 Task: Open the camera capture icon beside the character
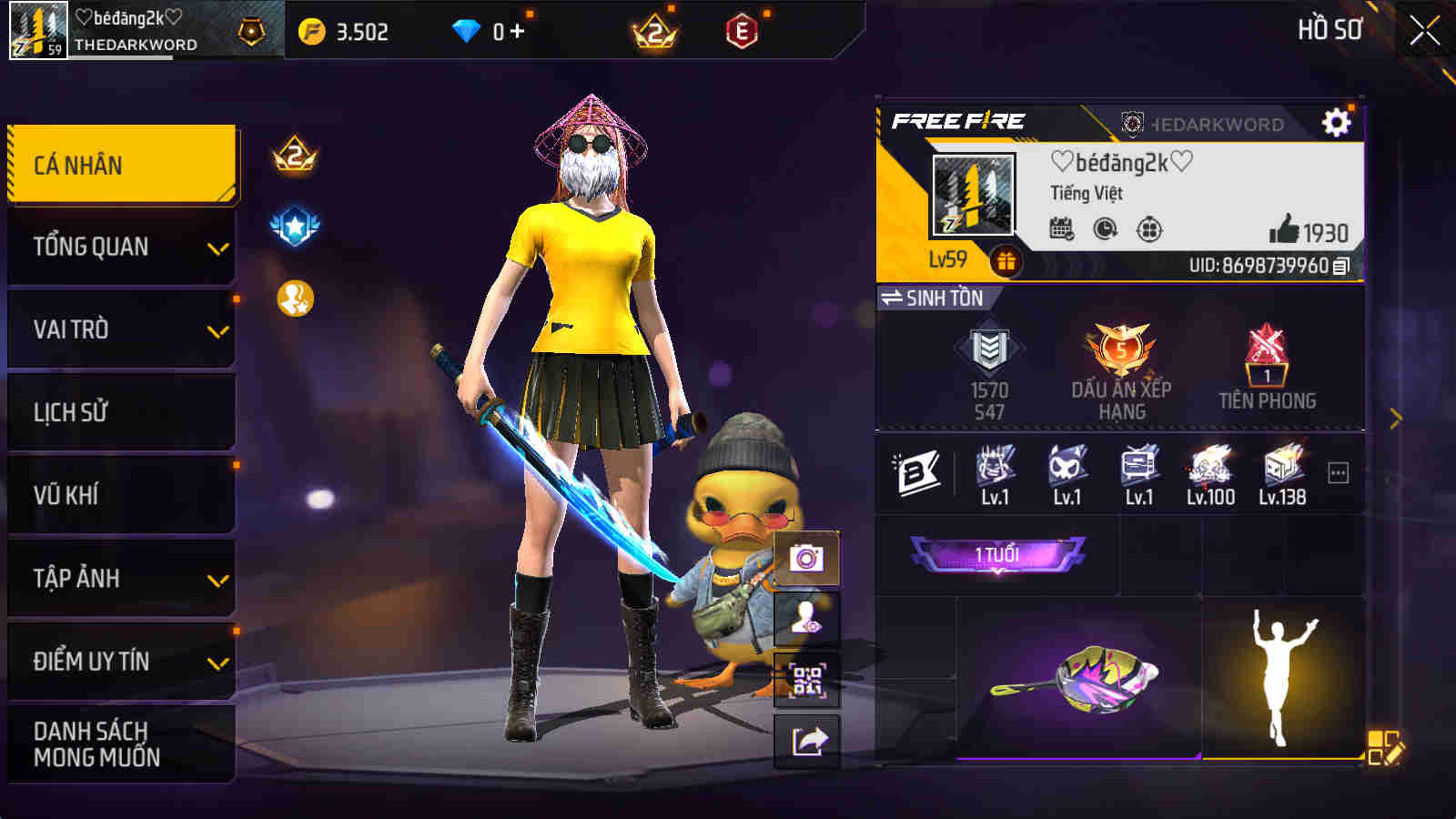[x=804, y=556]
